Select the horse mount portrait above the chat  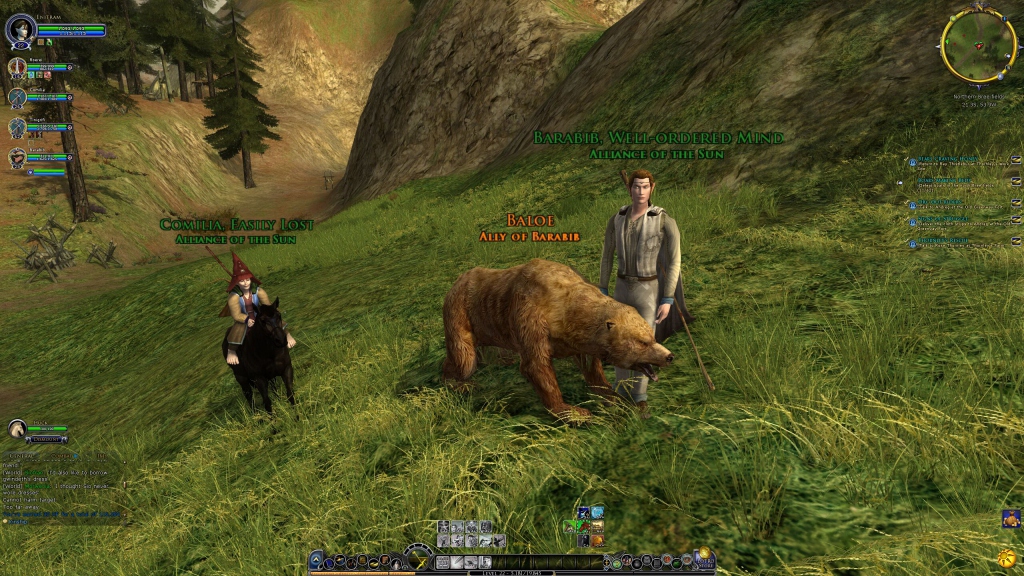coord(17,428)
